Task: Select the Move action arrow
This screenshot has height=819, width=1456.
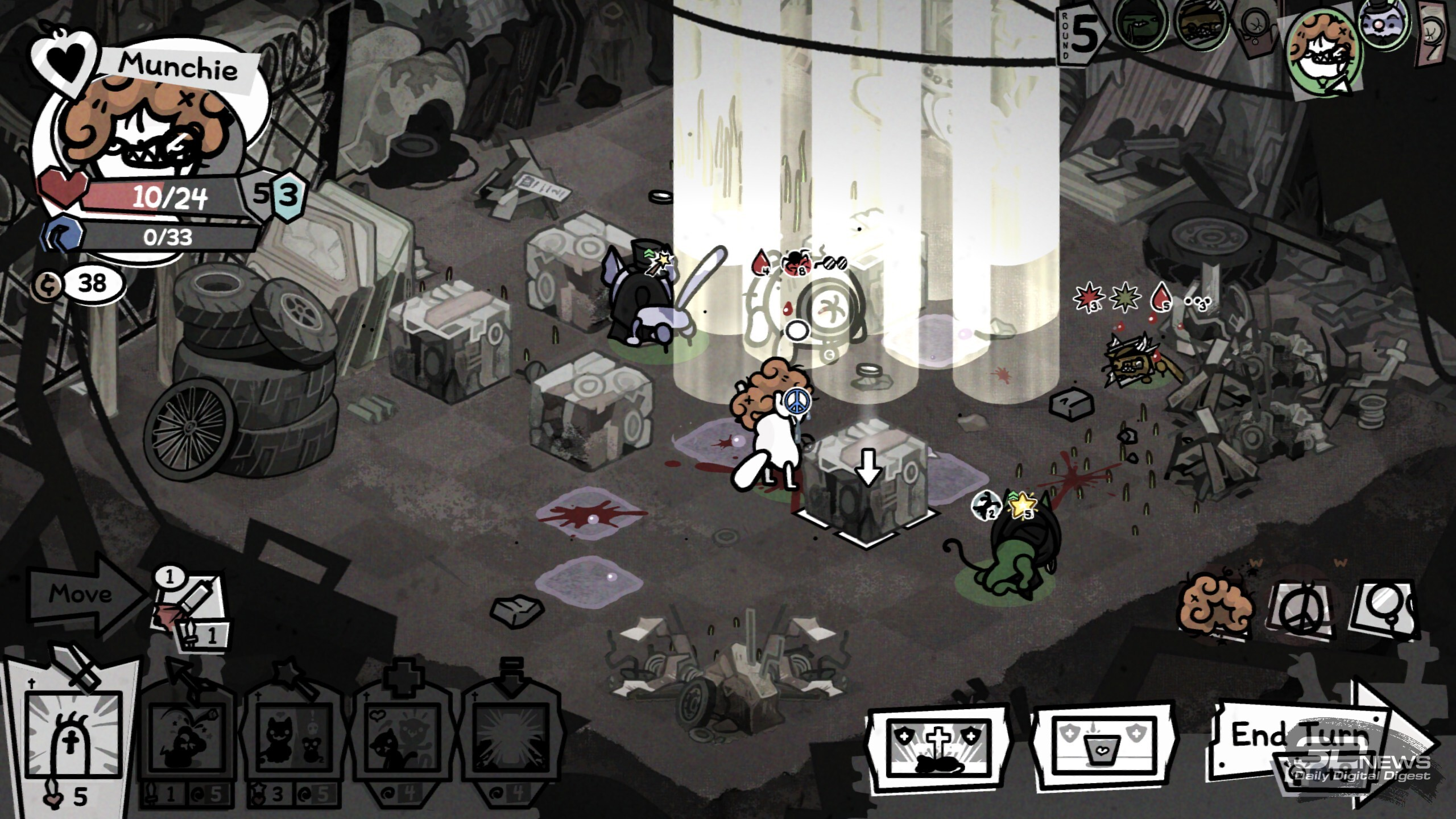Action: (85, 594)
